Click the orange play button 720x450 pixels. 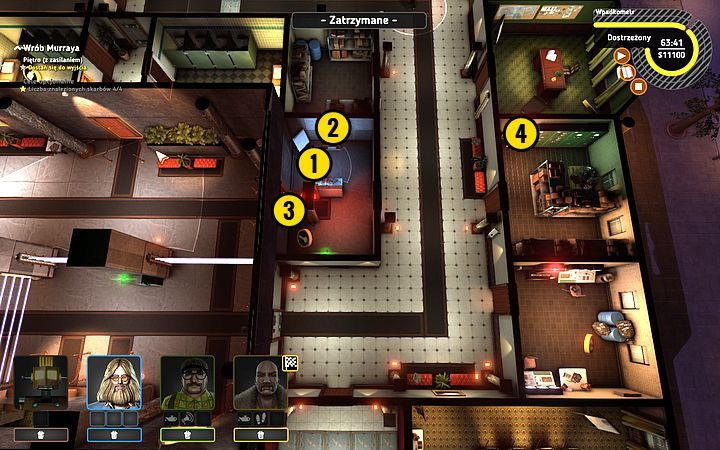(621, 56)
